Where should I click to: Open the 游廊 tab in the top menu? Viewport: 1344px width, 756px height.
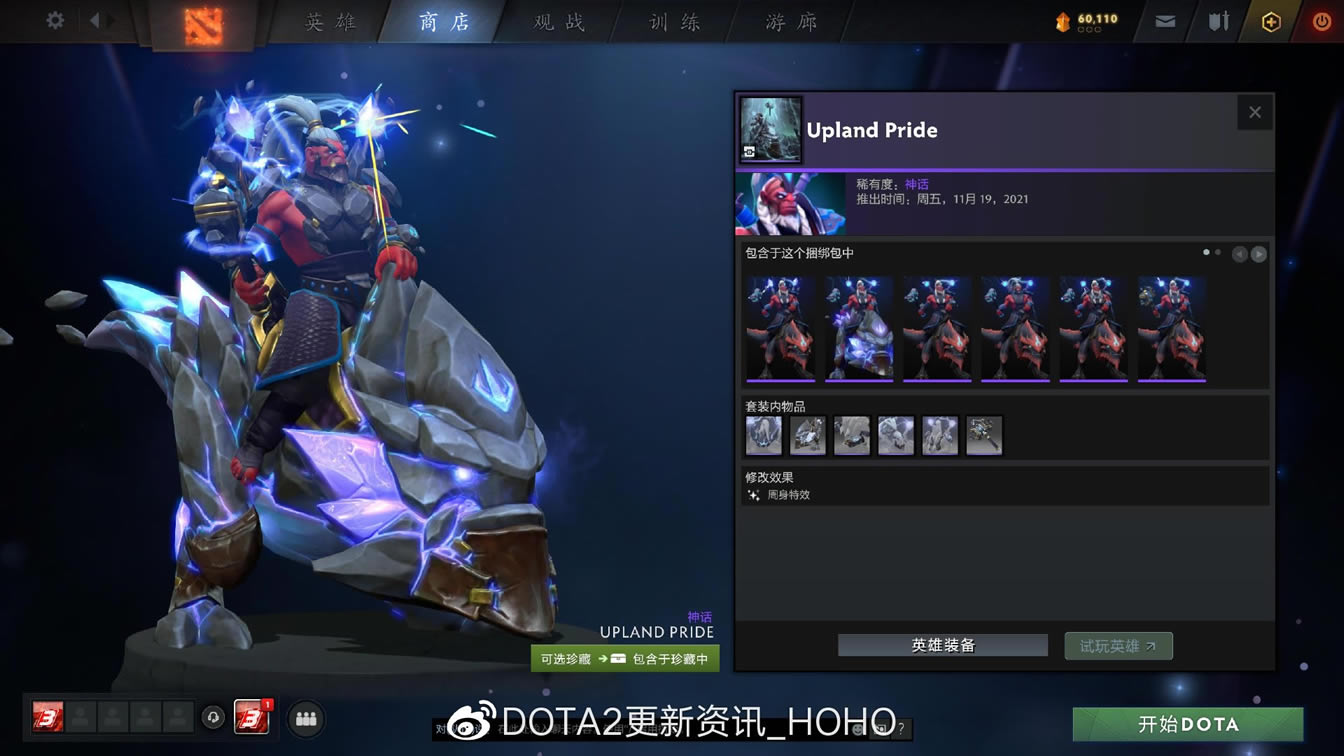(789, 21)
